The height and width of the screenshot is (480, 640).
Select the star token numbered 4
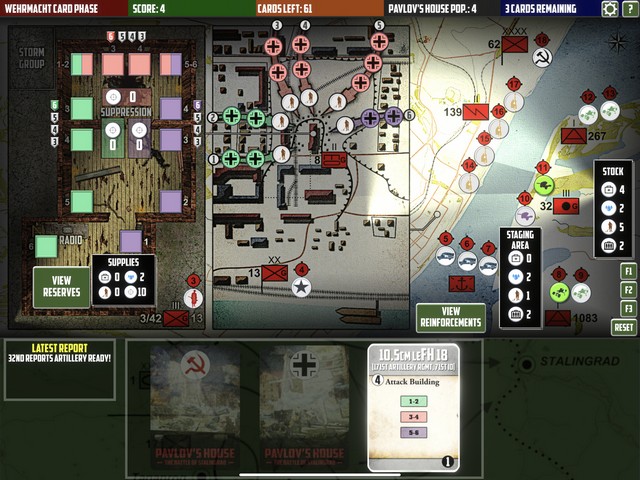299,288
